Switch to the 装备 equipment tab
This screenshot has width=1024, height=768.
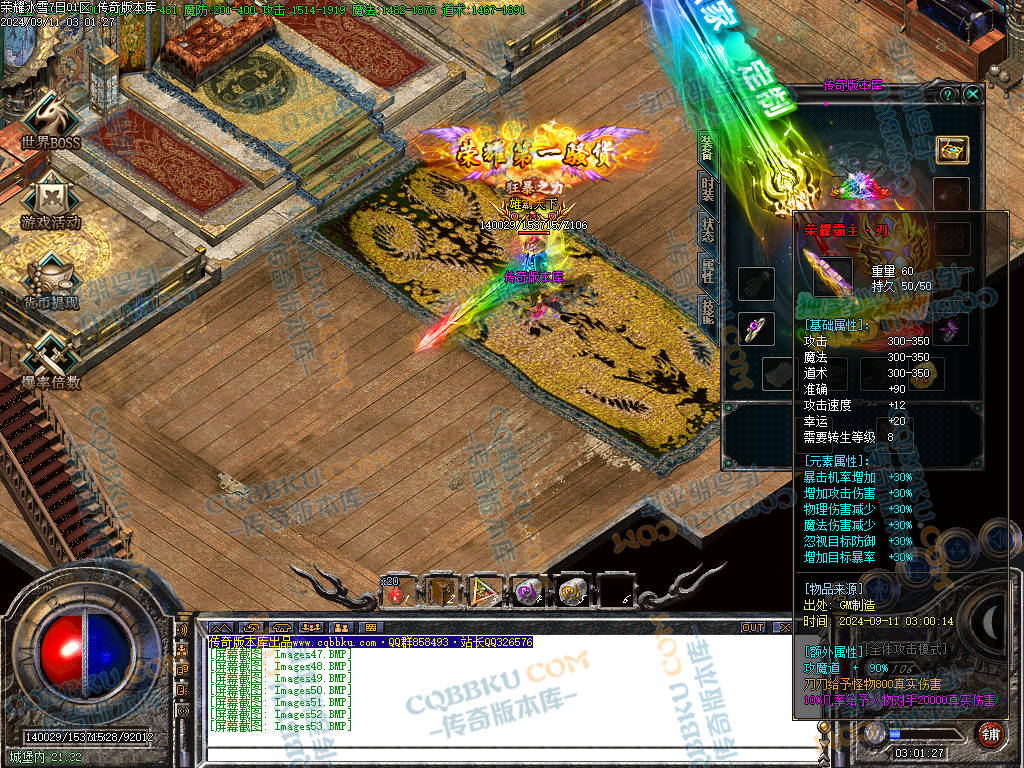click(x=708, y=149)
